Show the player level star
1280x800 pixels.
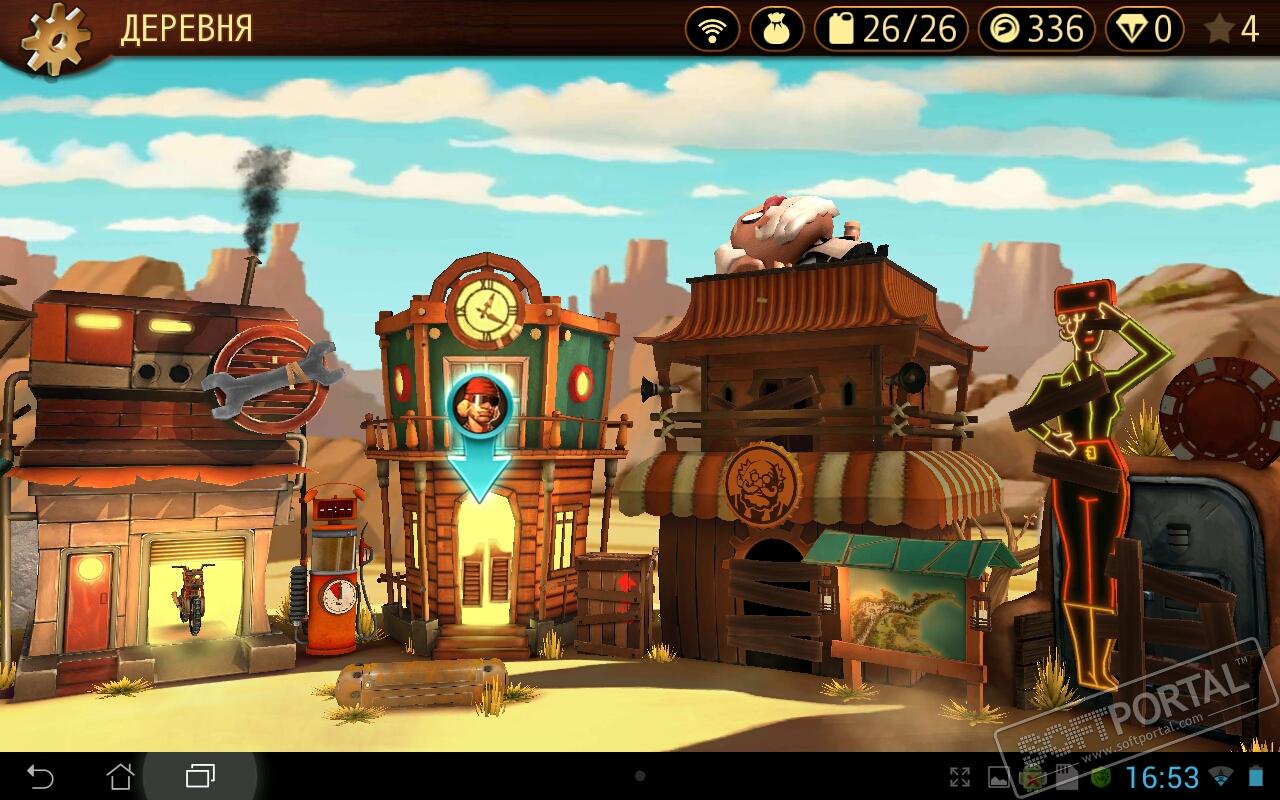point(1232,30)
